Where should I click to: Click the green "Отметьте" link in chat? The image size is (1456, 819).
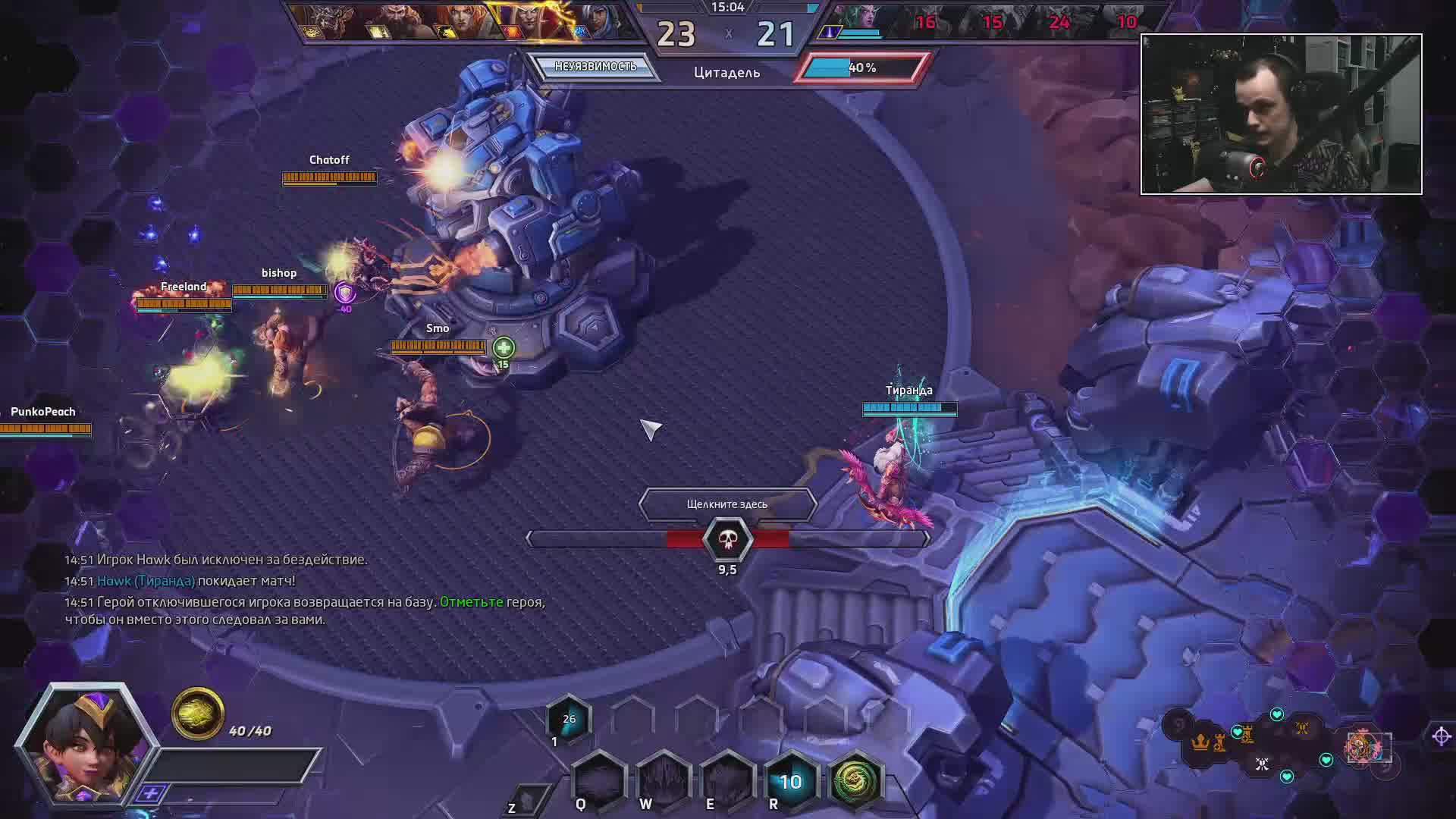click(471, 601)
